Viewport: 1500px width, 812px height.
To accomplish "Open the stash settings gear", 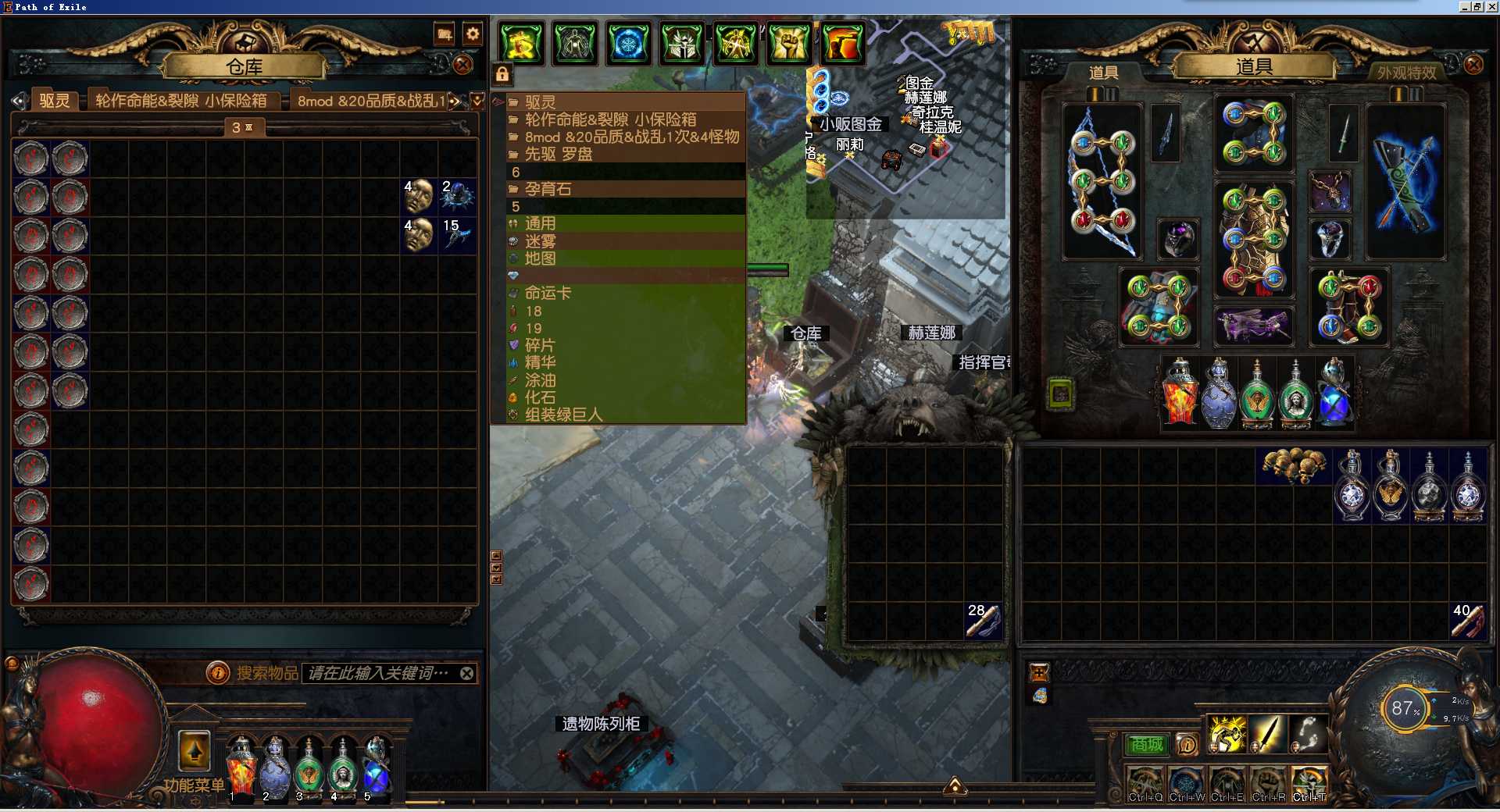I will point(473,34).
